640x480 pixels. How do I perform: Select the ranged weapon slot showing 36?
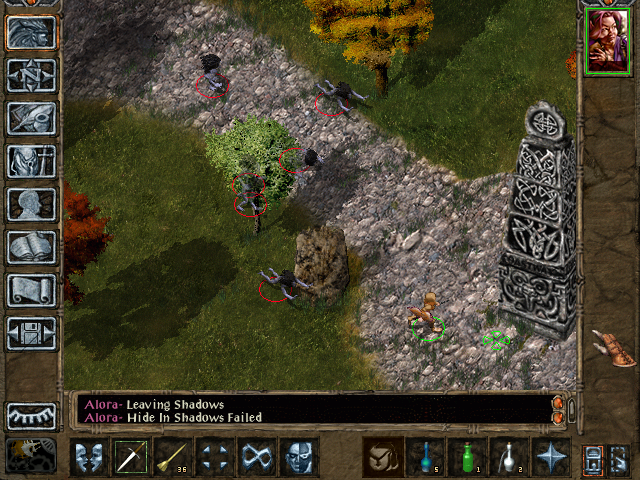click(x=172, y=457)
